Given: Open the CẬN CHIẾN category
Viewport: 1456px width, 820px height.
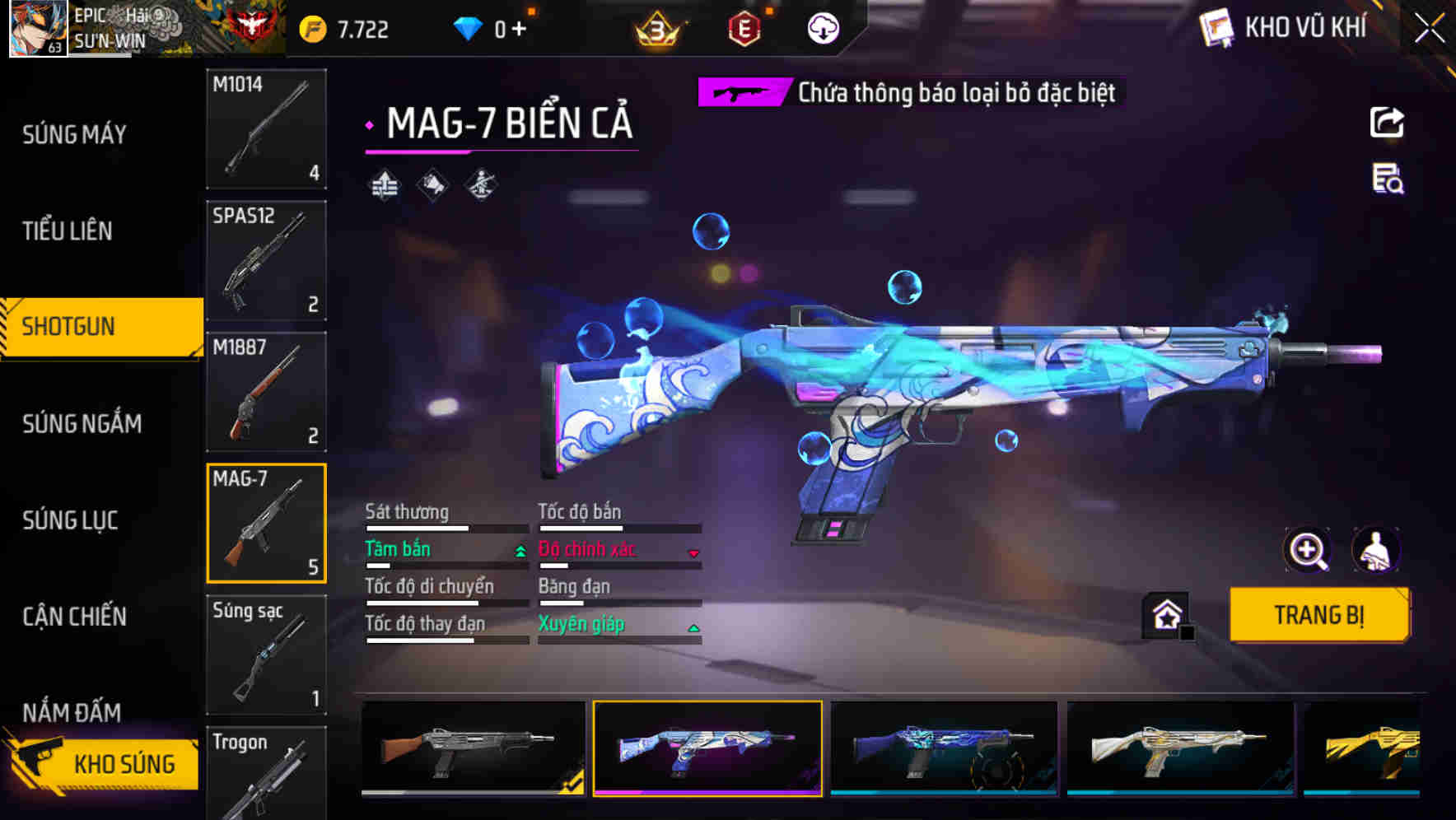Looking at the screenshot, I should [74, 617].
